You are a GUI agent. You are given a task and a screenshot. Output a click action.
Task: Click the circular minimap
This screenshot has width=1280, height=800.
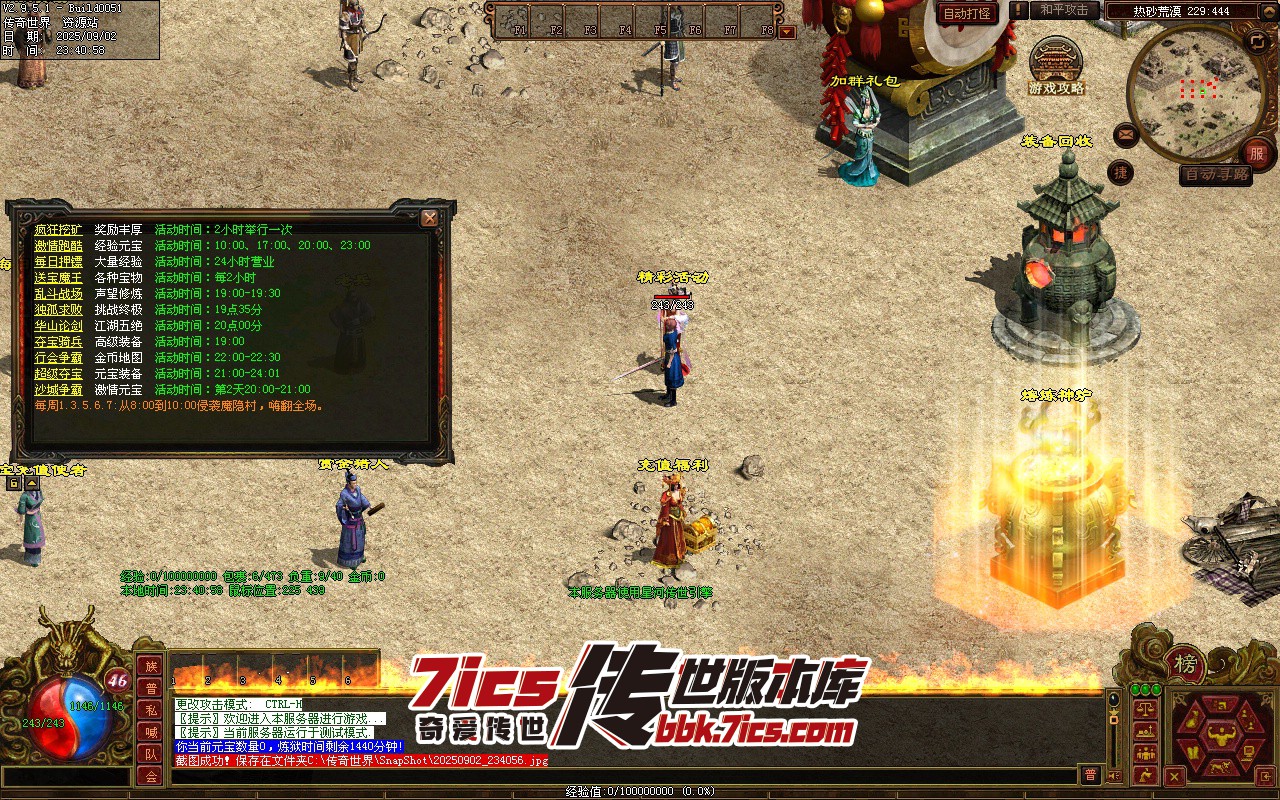[x=1196, y=92]
